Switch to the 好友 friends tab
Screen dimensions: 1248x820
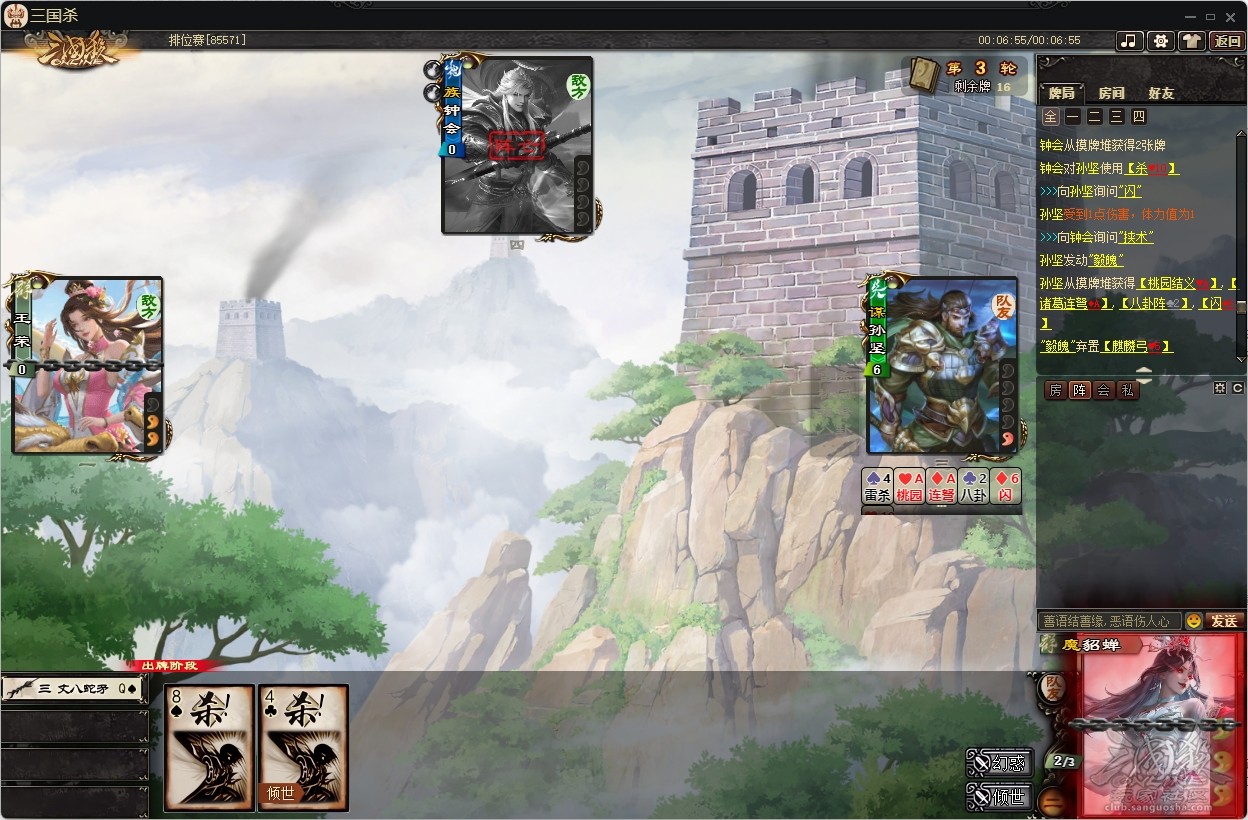pos(1161,93)
